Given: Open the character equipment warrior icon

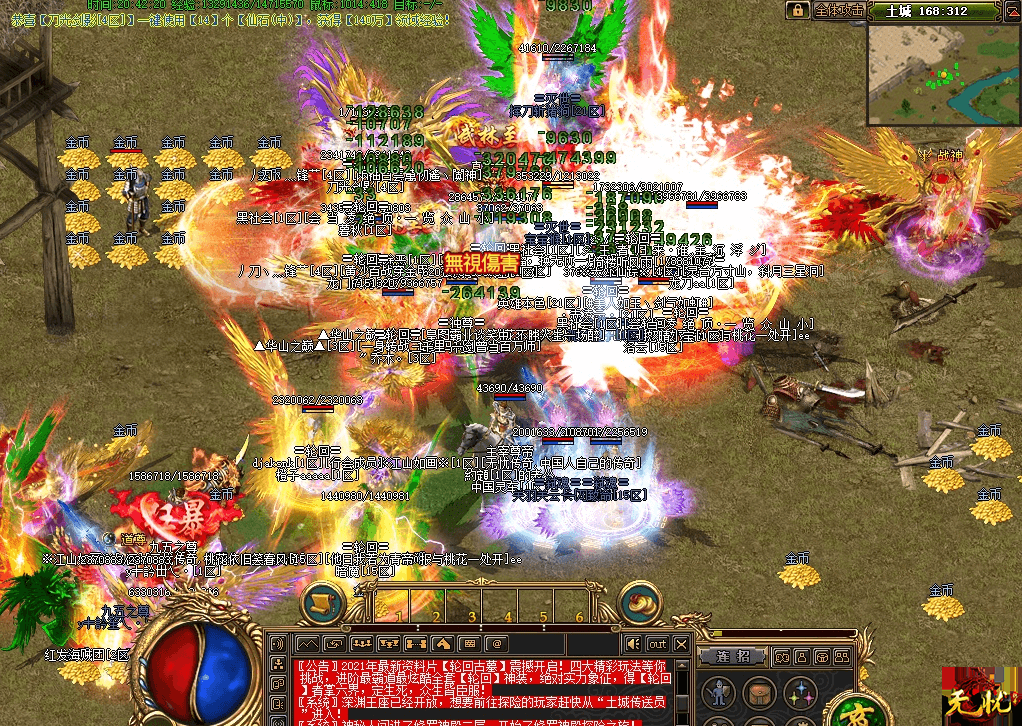Looking at the screenshot, I should (716, 692).
